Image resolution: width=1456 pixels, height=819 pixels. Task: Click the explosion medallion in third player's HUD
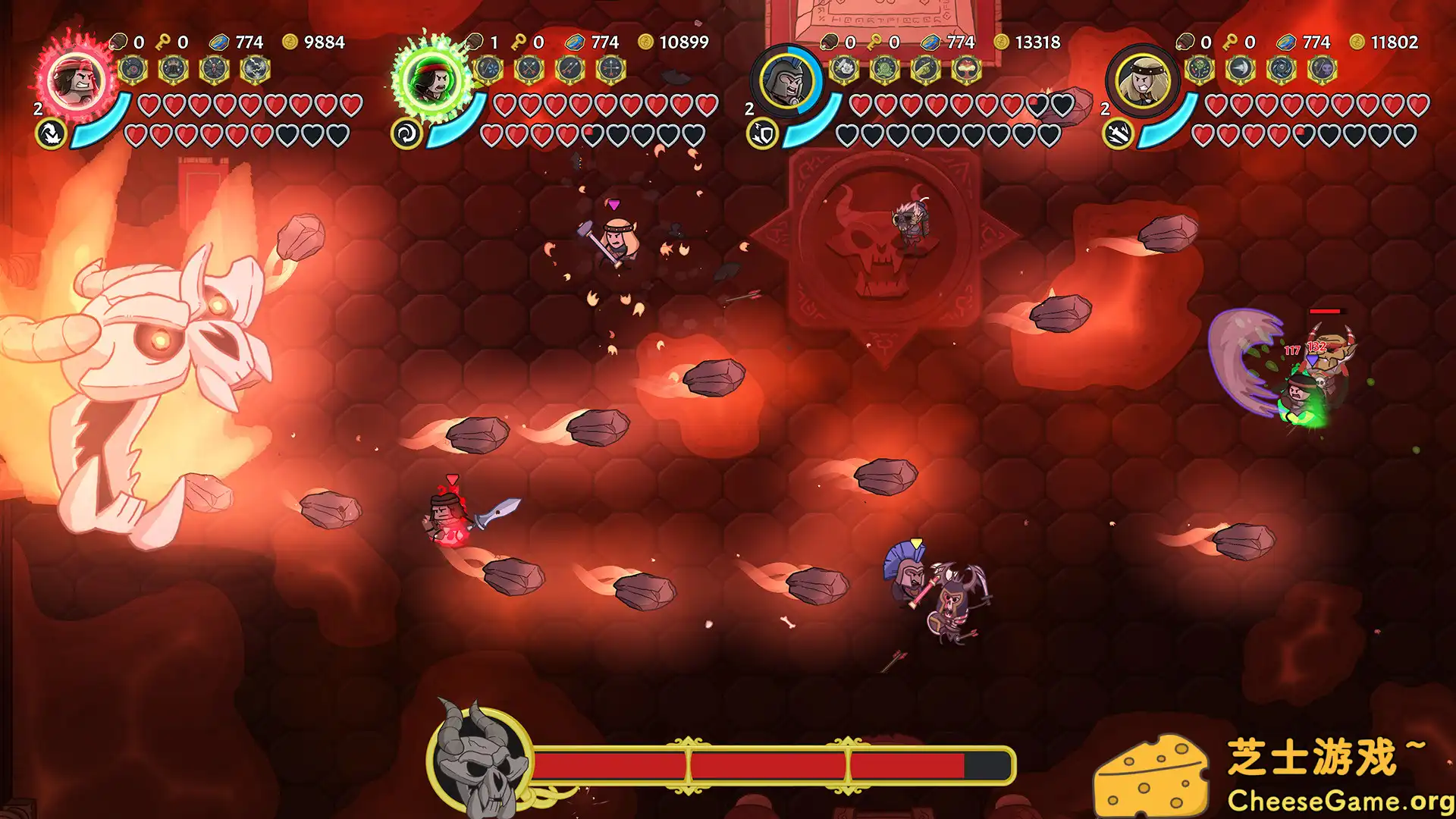[966, 69]
